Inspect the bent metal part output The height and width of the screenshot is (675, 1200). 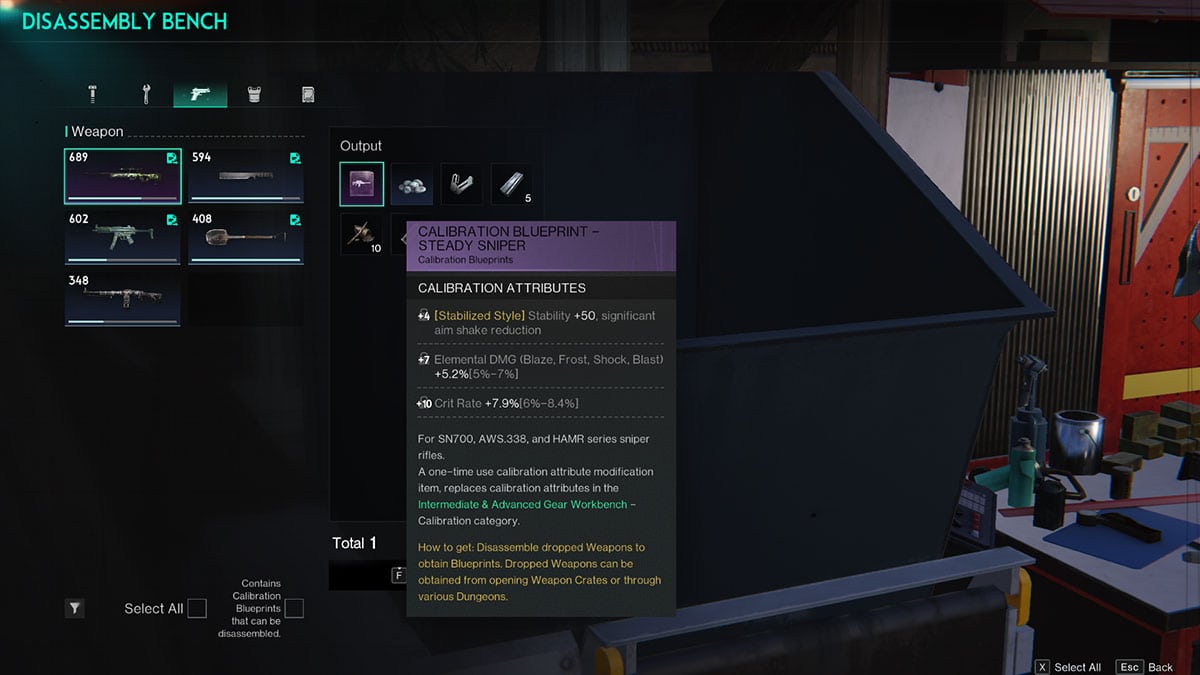(x=462, y=184)
